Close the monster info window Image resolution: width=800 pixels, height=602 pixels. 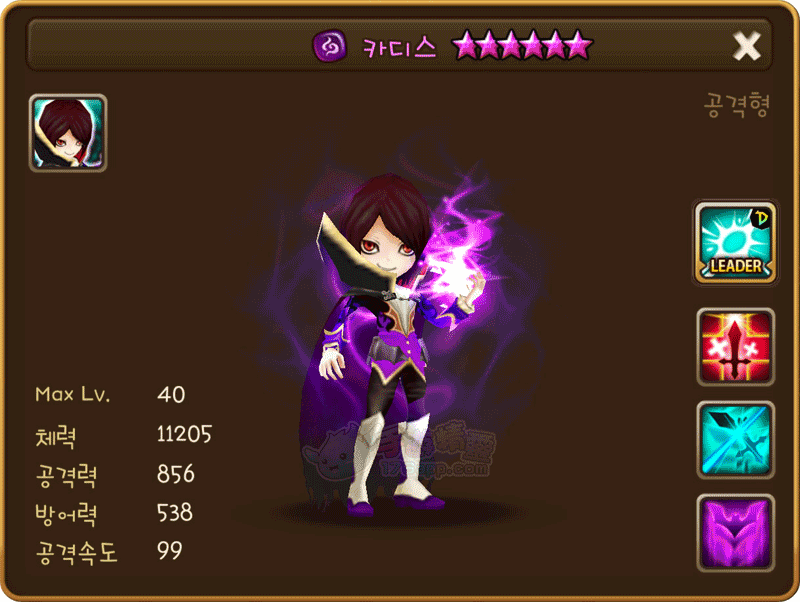747,45
